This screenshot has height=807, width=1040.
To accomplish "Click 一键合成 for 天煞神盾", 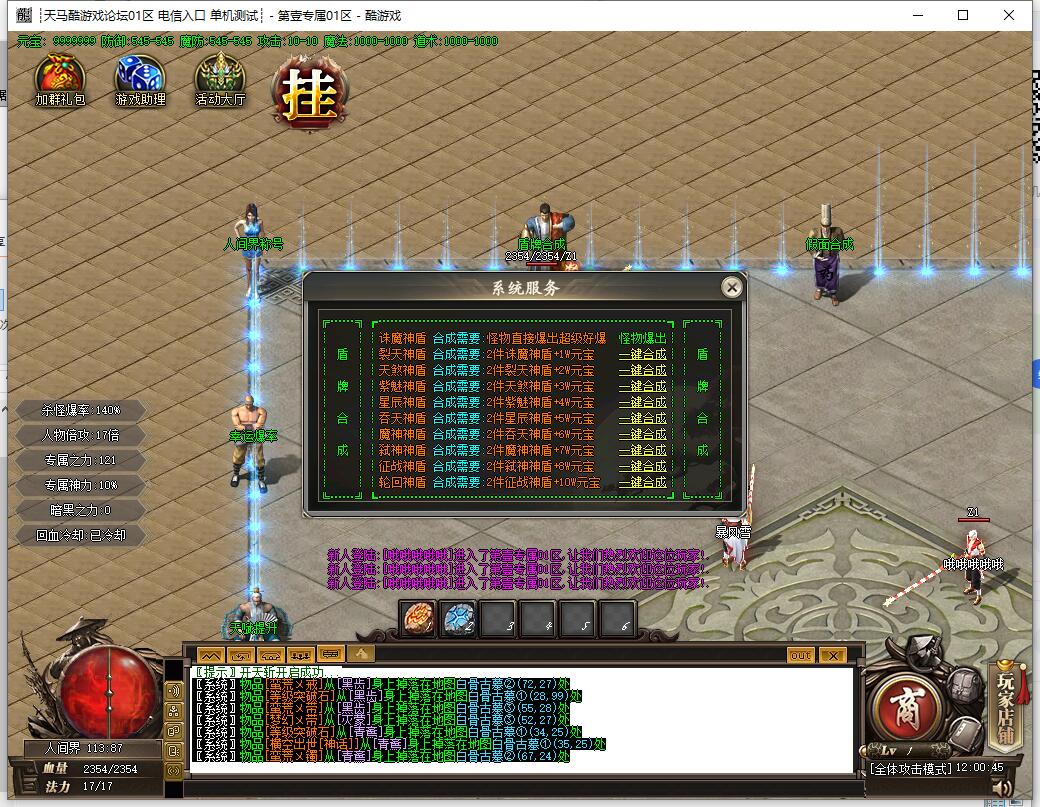I will tap(642, 370).
